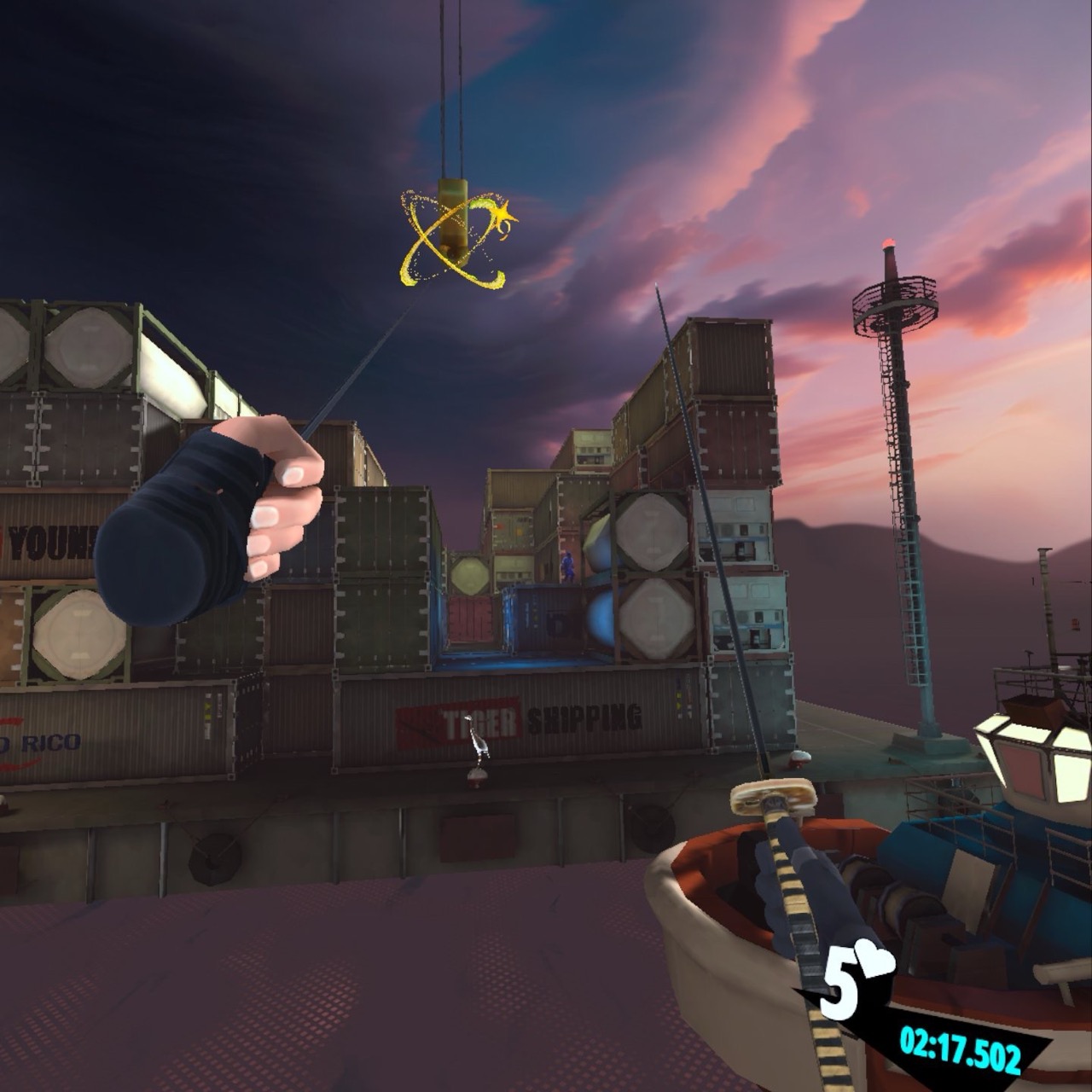Click the orange light on the container panel
This screenshot has height=1092, width=1092.
point(498,526)
